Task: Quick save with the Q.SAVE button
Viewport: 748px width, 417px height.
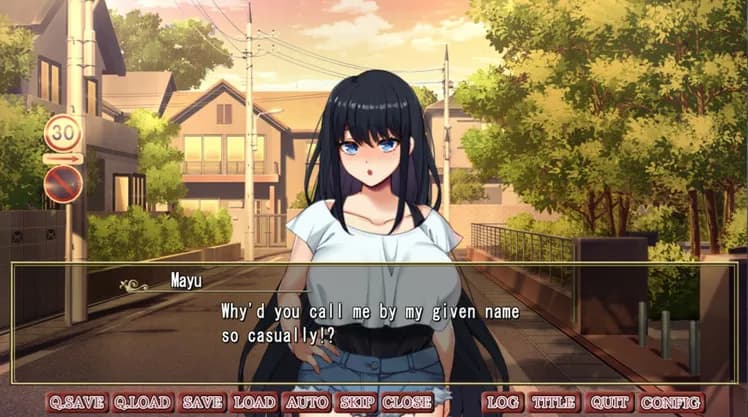Action: [x=77, y=402]
